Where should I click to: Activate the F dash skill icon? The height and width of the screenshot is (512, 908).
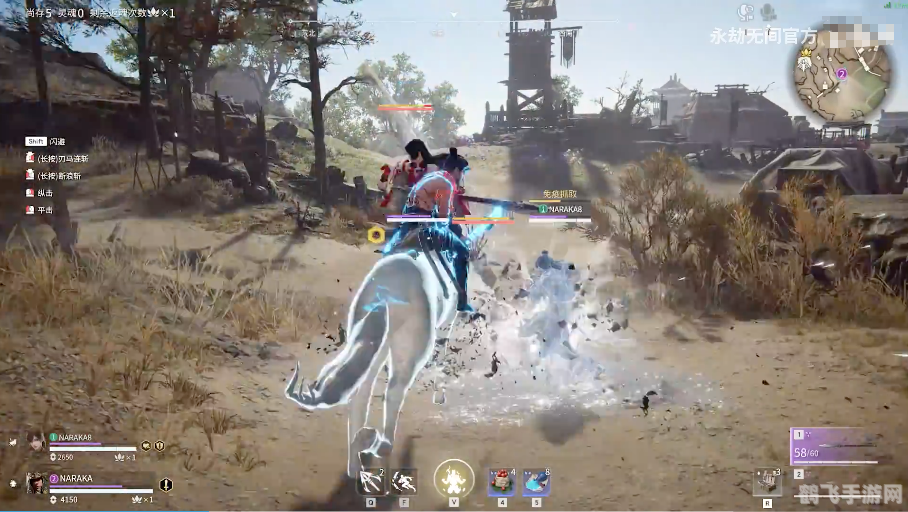coord(404,482)
